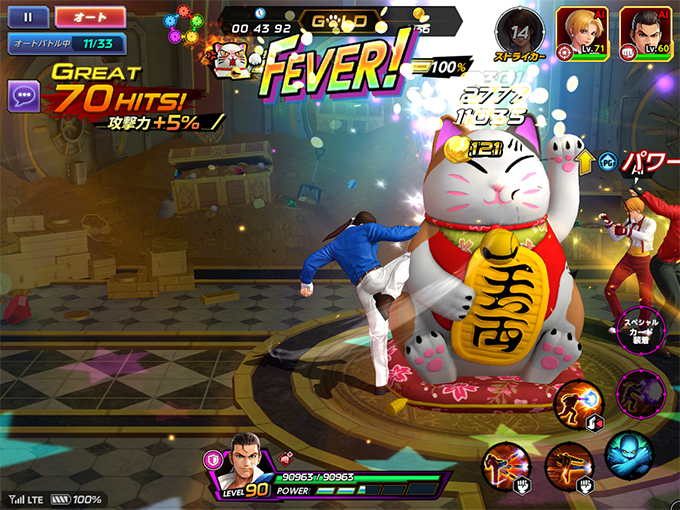Use the purple dash attack skill
This screenshot has width=680, height=510.
coord(641,393)
